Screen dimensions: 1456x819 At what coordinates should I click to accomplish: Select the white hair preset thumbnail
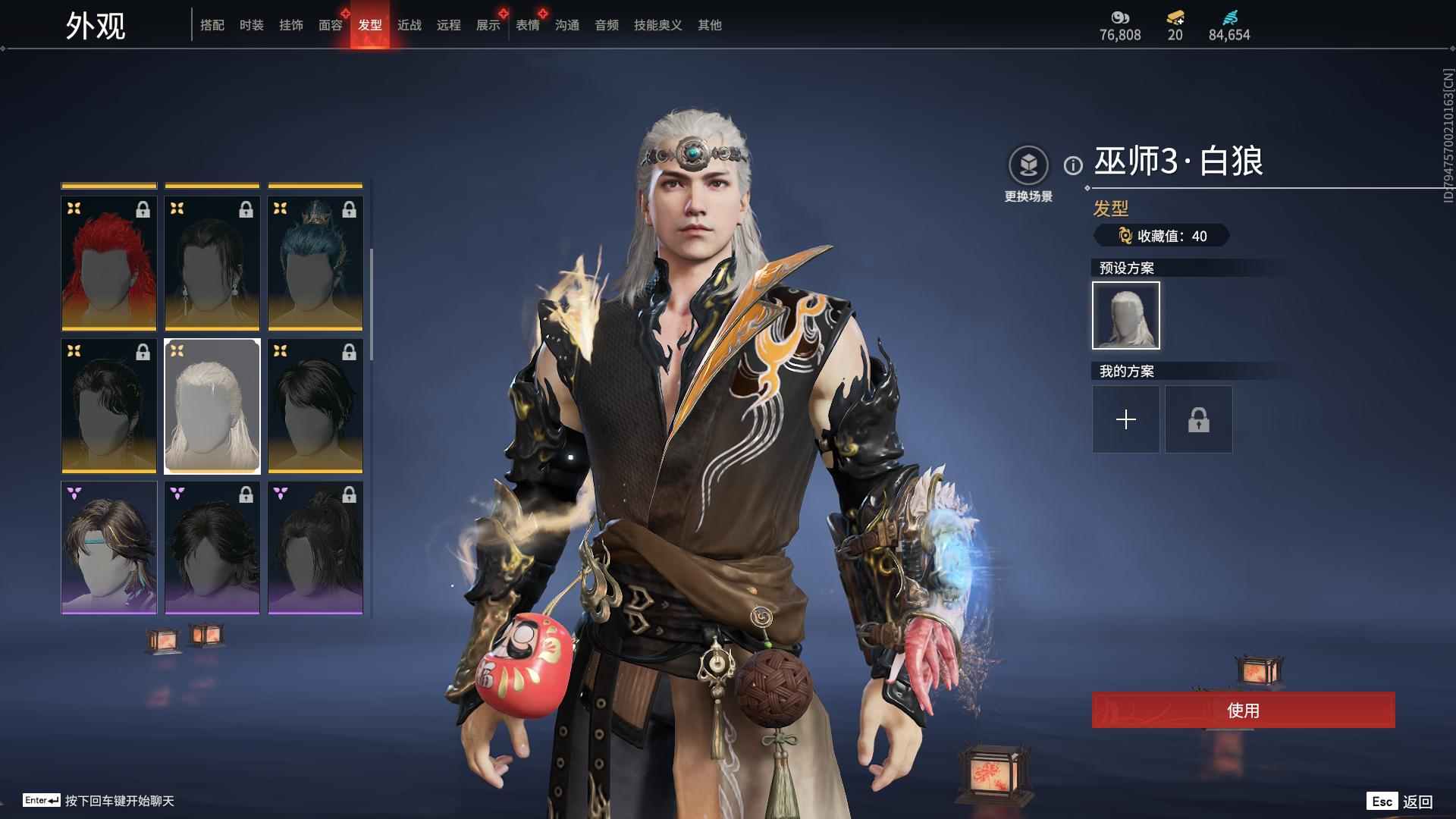click(x=1126, y=315)
